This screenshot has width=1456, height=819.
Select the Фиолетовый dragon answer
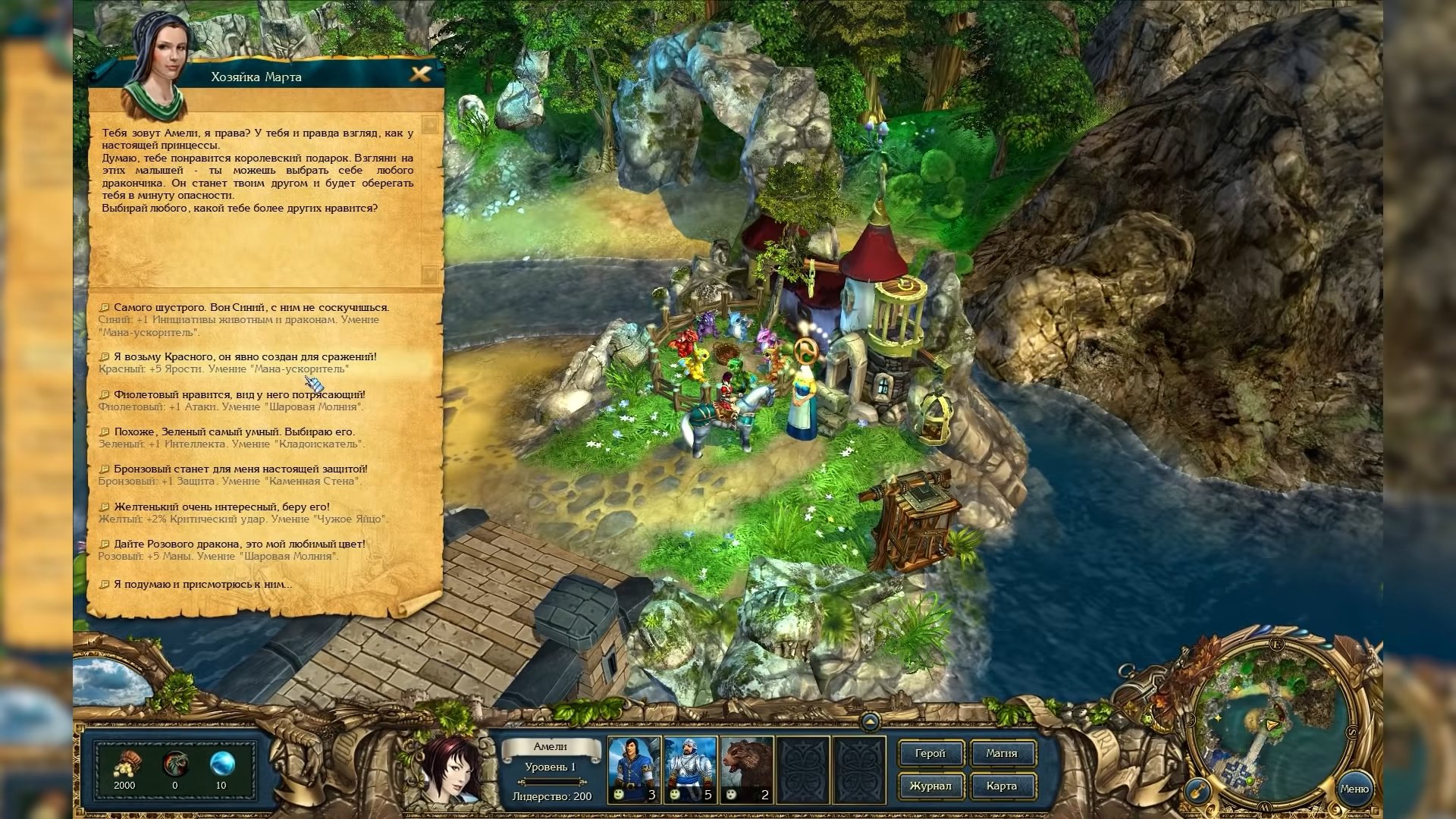pos(239,395)
